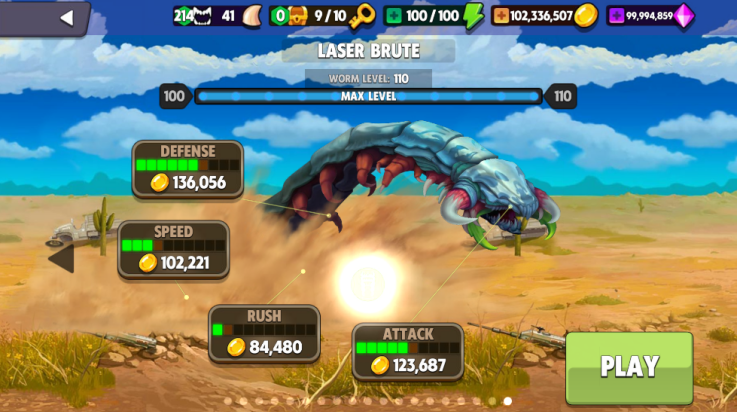The image size is (737, 412).
Task: Tap the green energy counter
Action: click(x=433, y=16)
